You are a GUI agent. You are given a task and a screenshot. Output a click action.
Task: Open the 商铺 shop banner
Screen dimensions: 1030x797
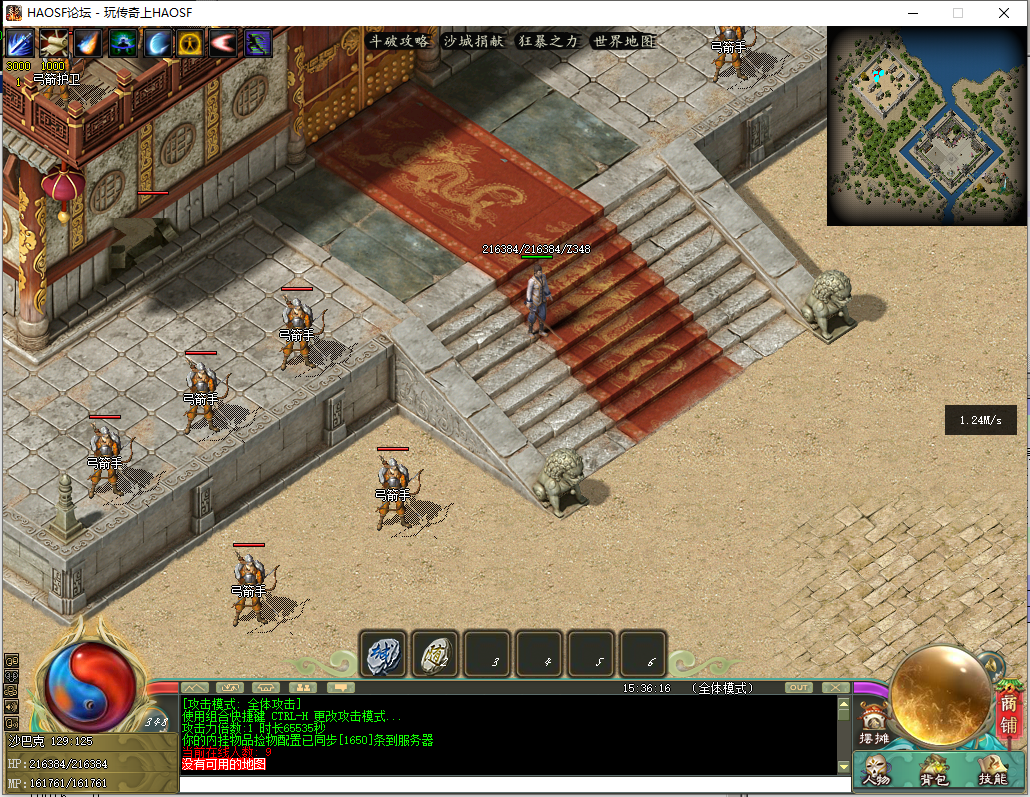1009,712
